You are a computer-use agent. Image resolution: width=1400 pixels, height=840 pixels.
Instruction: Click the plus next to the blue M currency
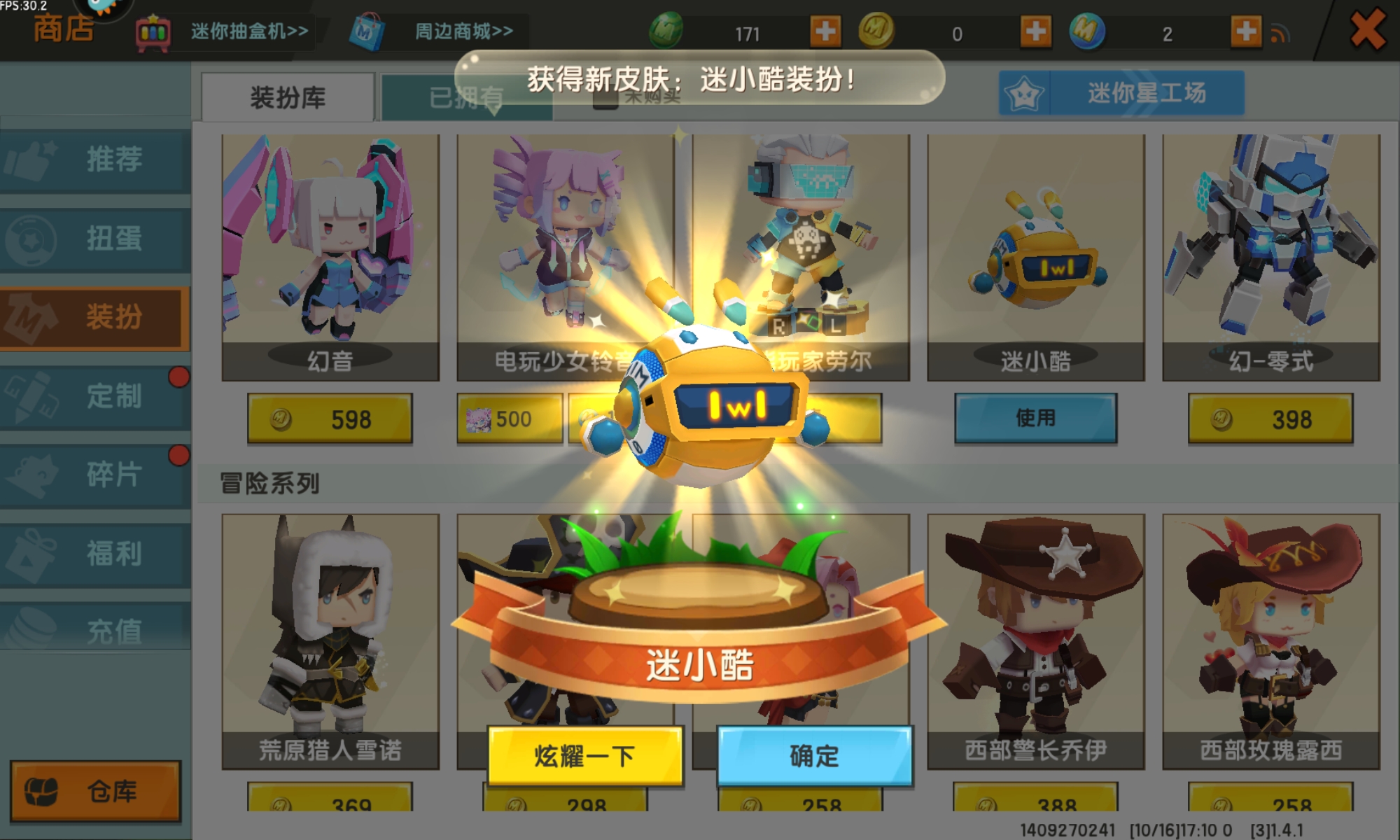pyautogui.click(x=1245, y=31)
